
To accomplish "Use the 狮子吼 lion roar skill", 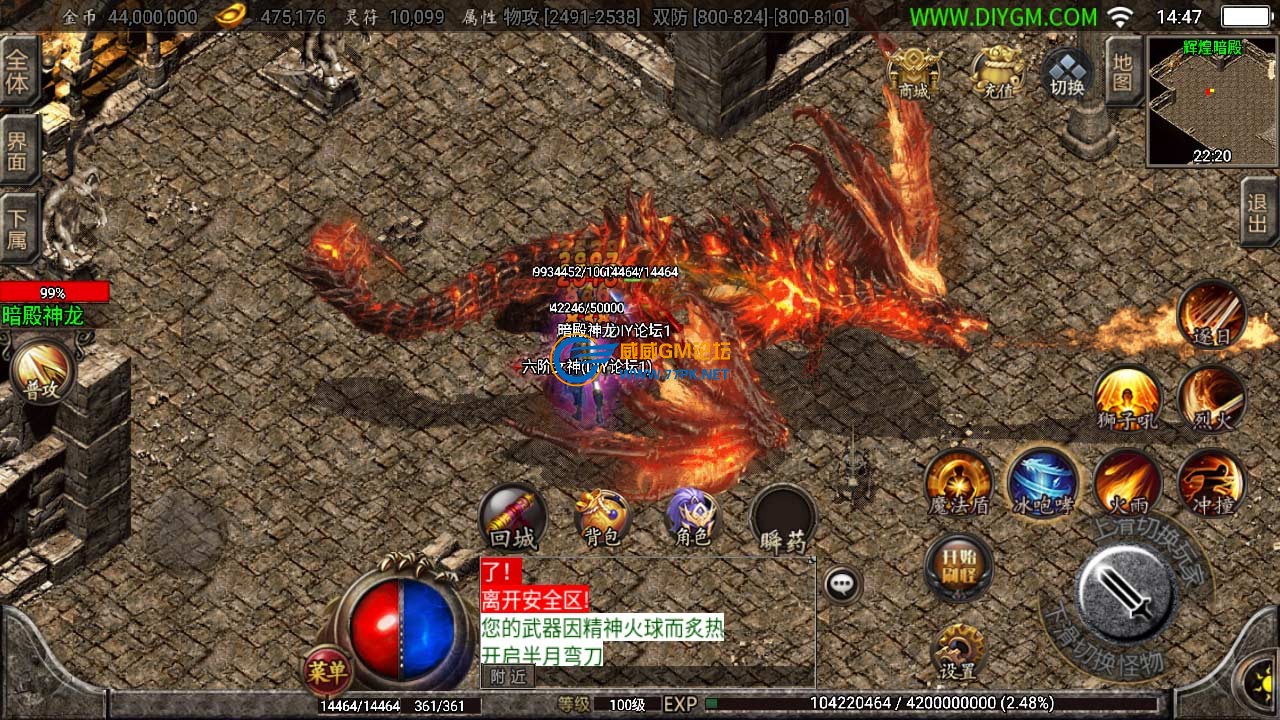I will [1128, 397].
